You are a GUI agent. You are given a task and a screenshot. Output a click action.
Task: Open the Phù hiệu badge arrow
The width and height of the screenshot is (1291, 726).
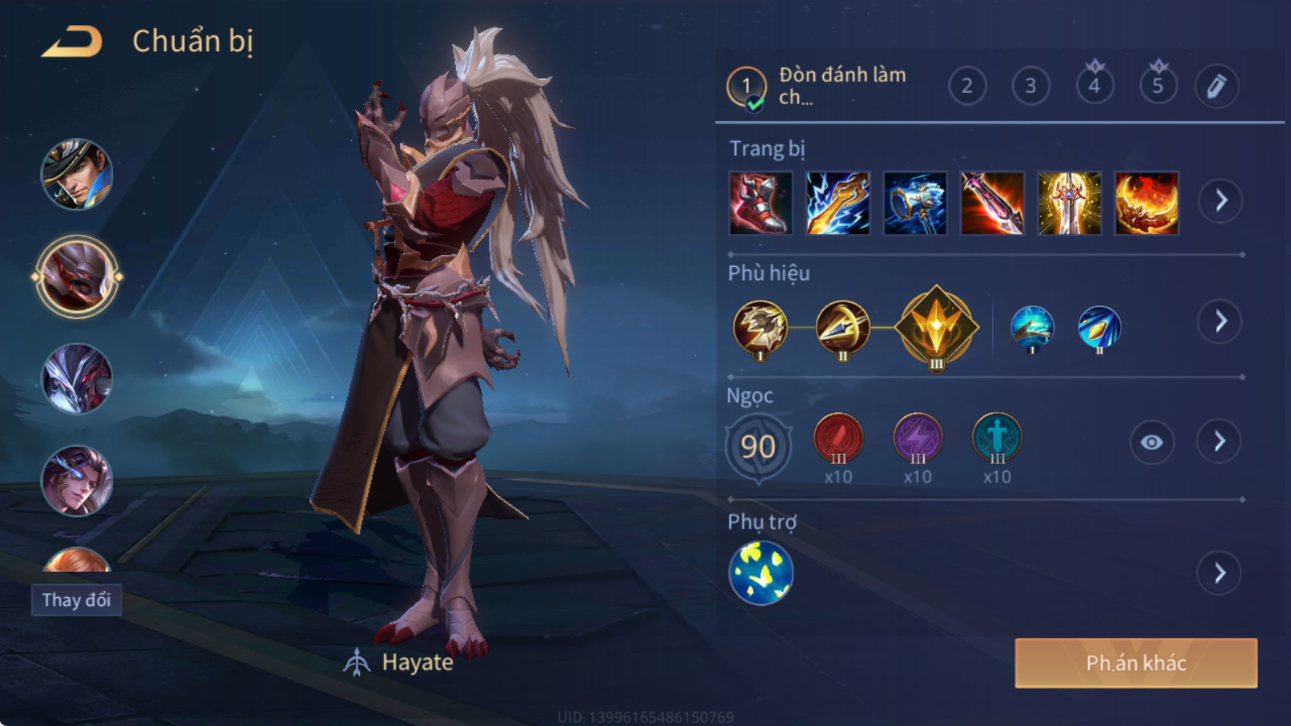pyautogui.click(x=1220, y=321)
